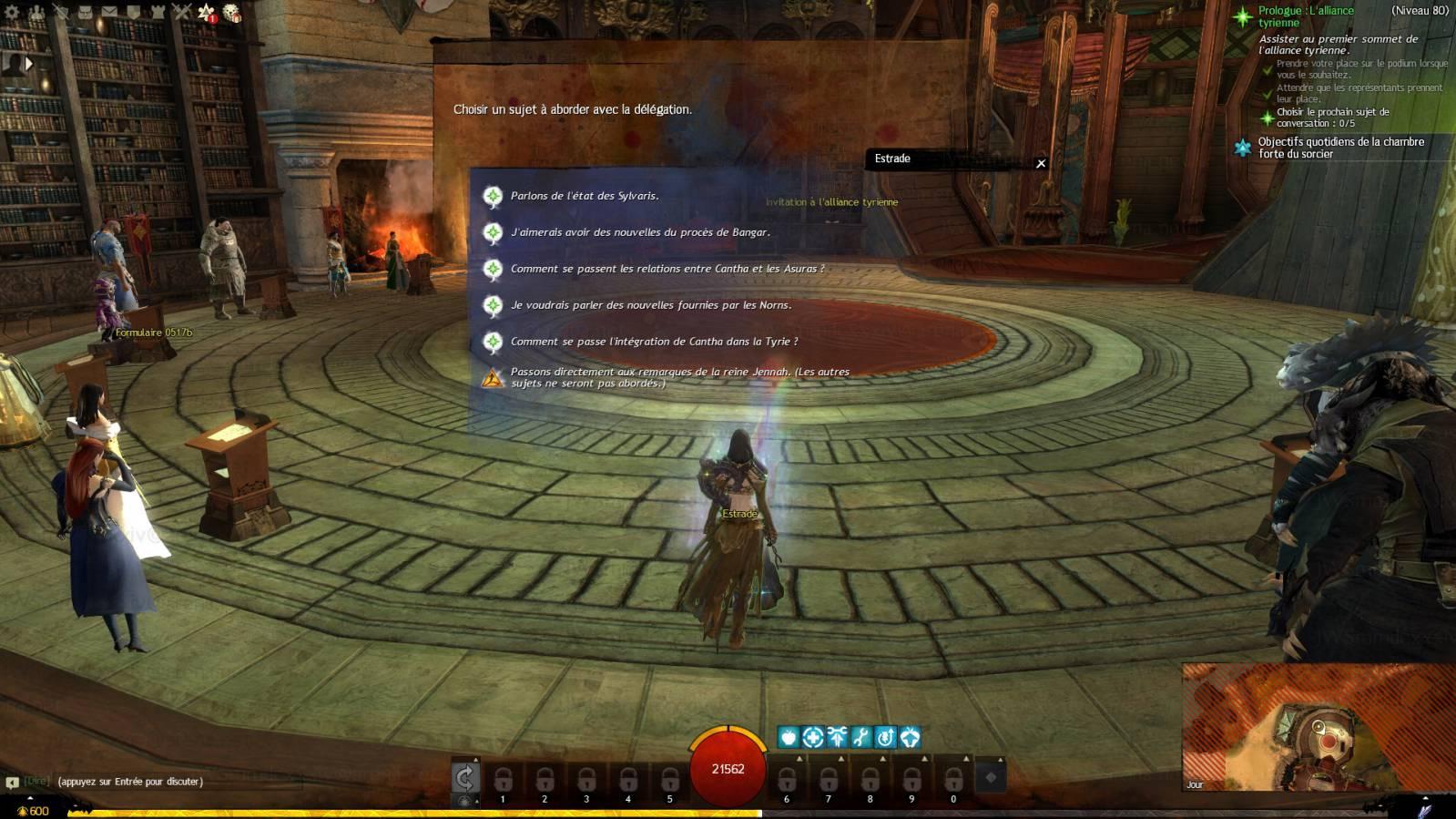The image size is (1456, 819).
Task: Open the lion icon with gift box
Action: tap(232, 14)
